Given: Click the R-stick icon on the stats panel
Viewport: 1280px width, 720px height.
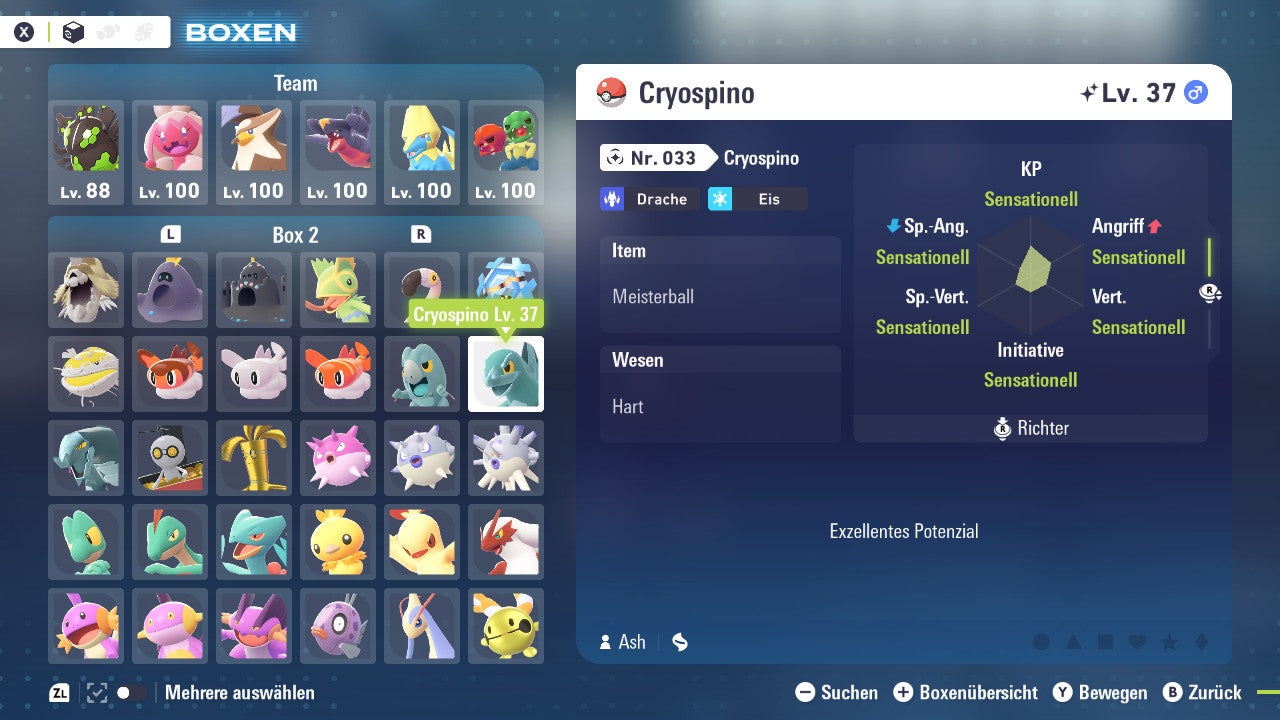Looking at the screenshot, I should (1210, 291).
